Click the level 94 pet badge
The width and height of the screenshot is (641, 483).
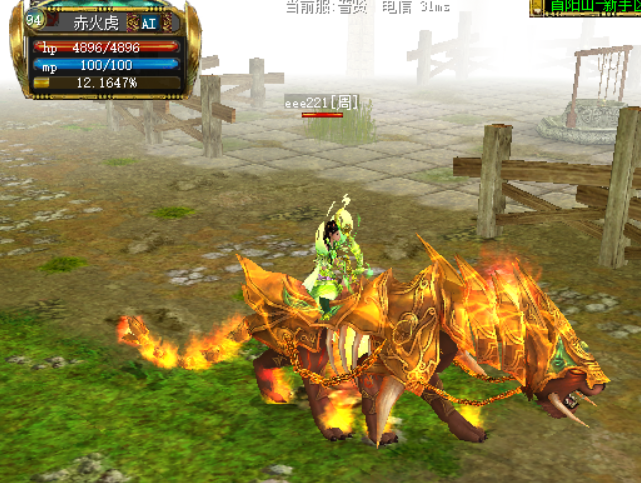point(35,19)
